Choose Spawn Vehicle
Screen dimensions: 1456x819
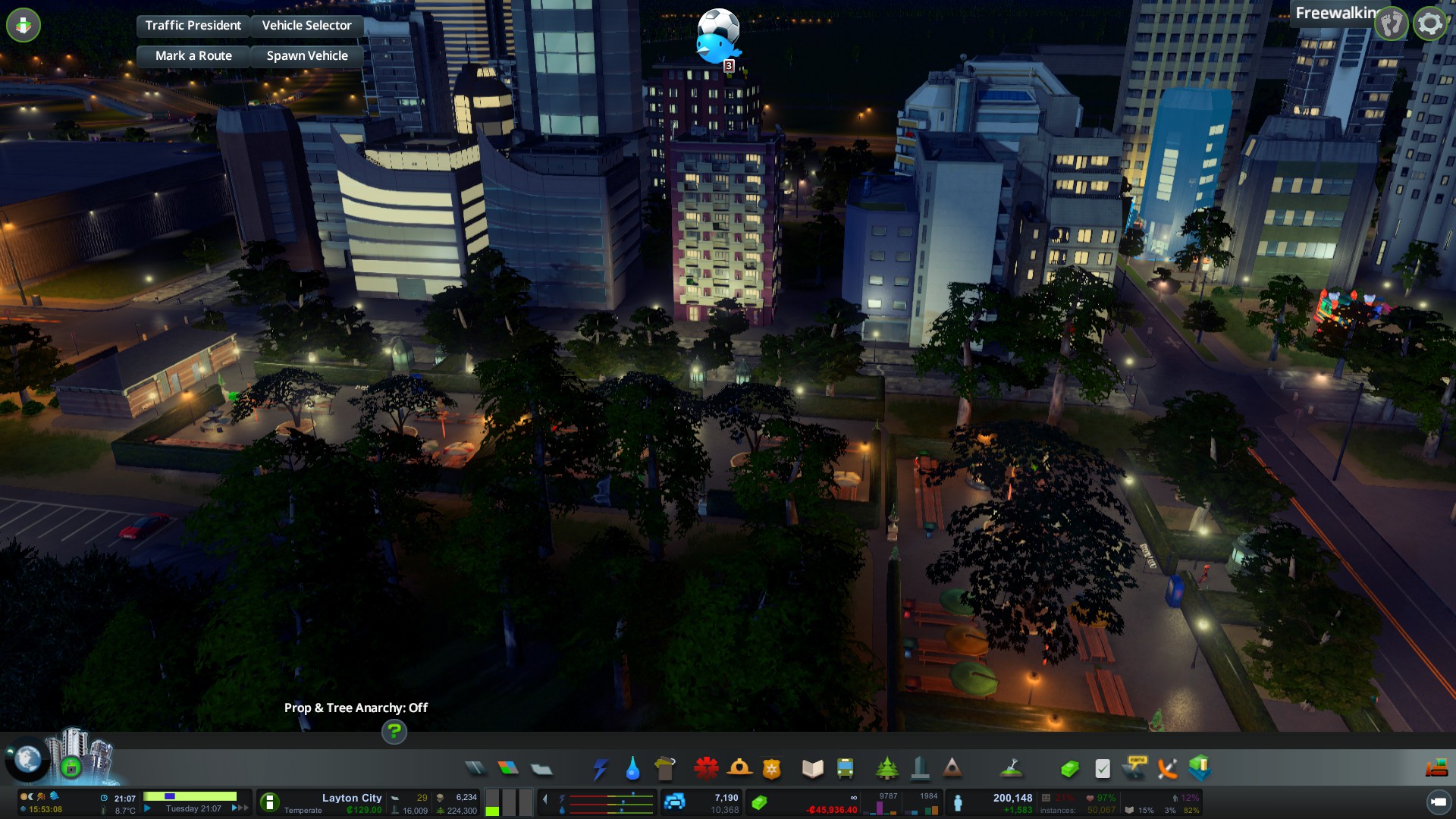pos(306,56)
